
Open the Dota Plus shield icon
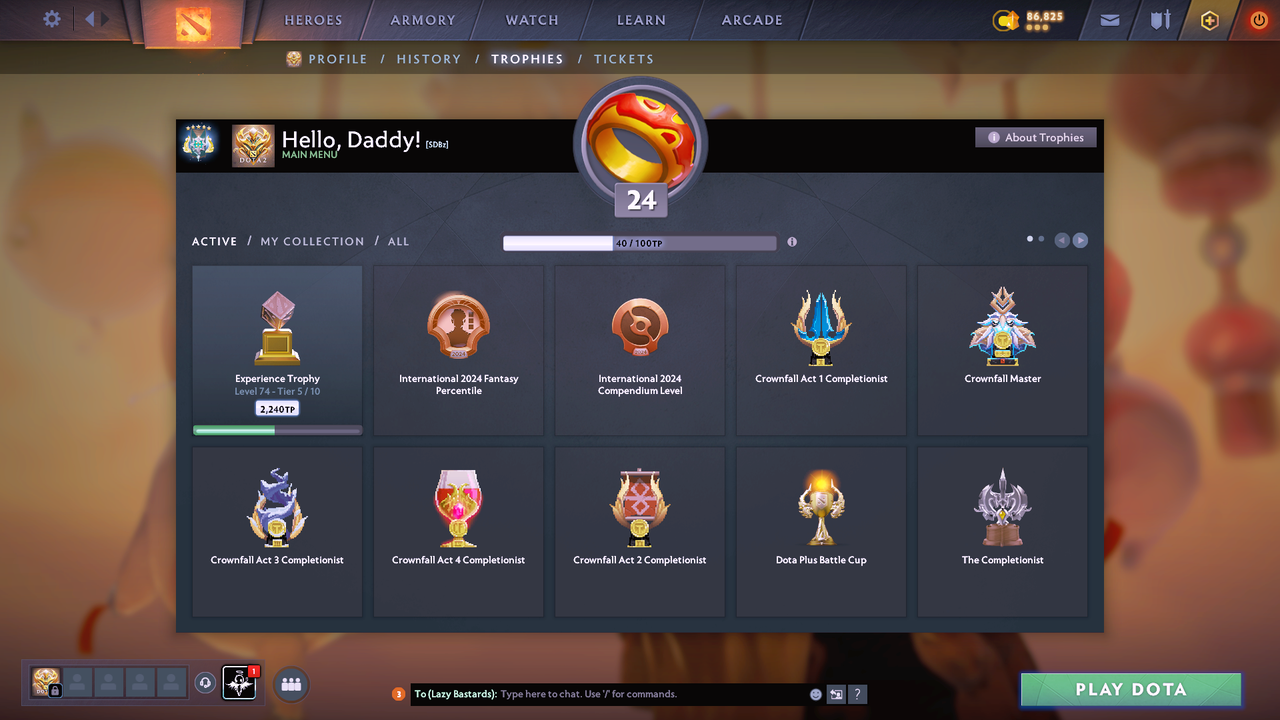click(x=1159, y=20)
